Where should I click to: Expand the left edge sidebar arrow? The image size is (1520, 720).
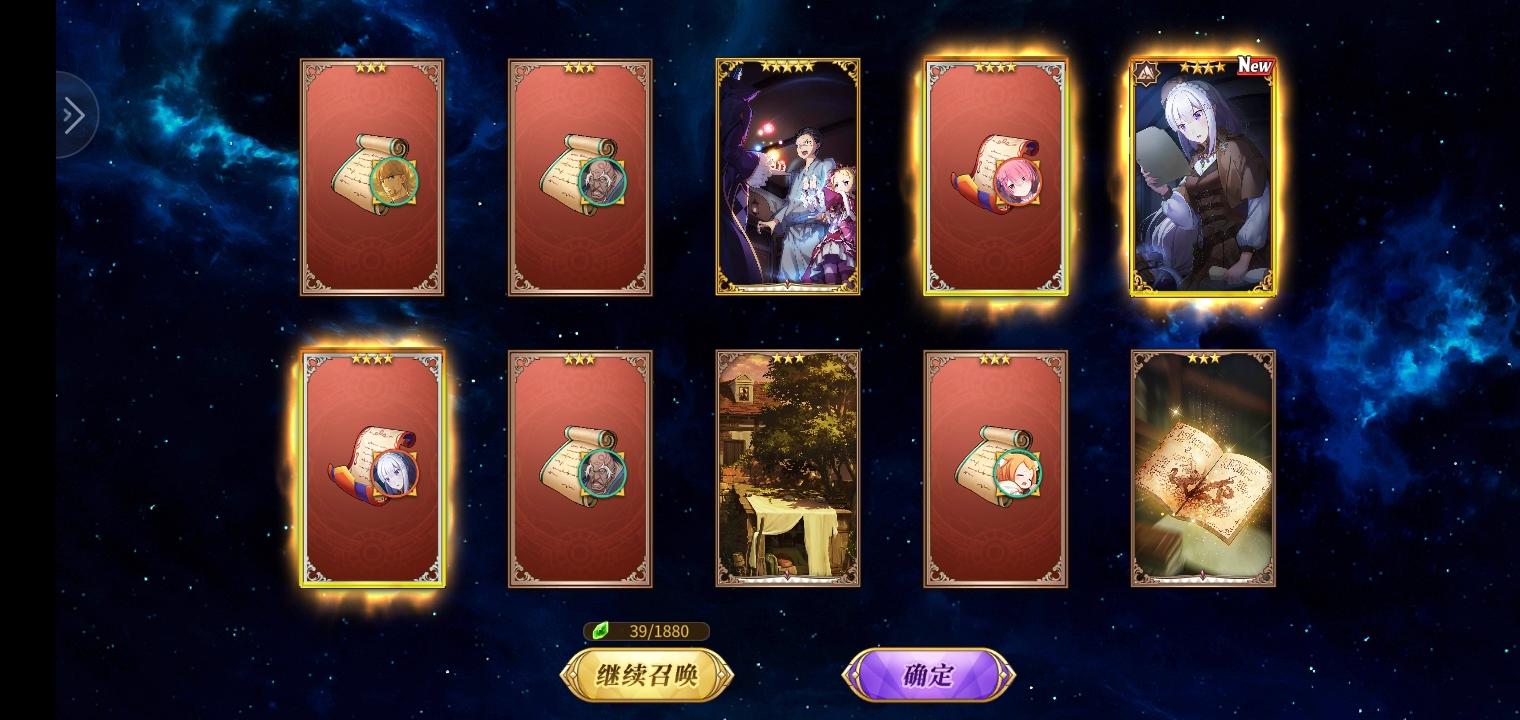72,115
